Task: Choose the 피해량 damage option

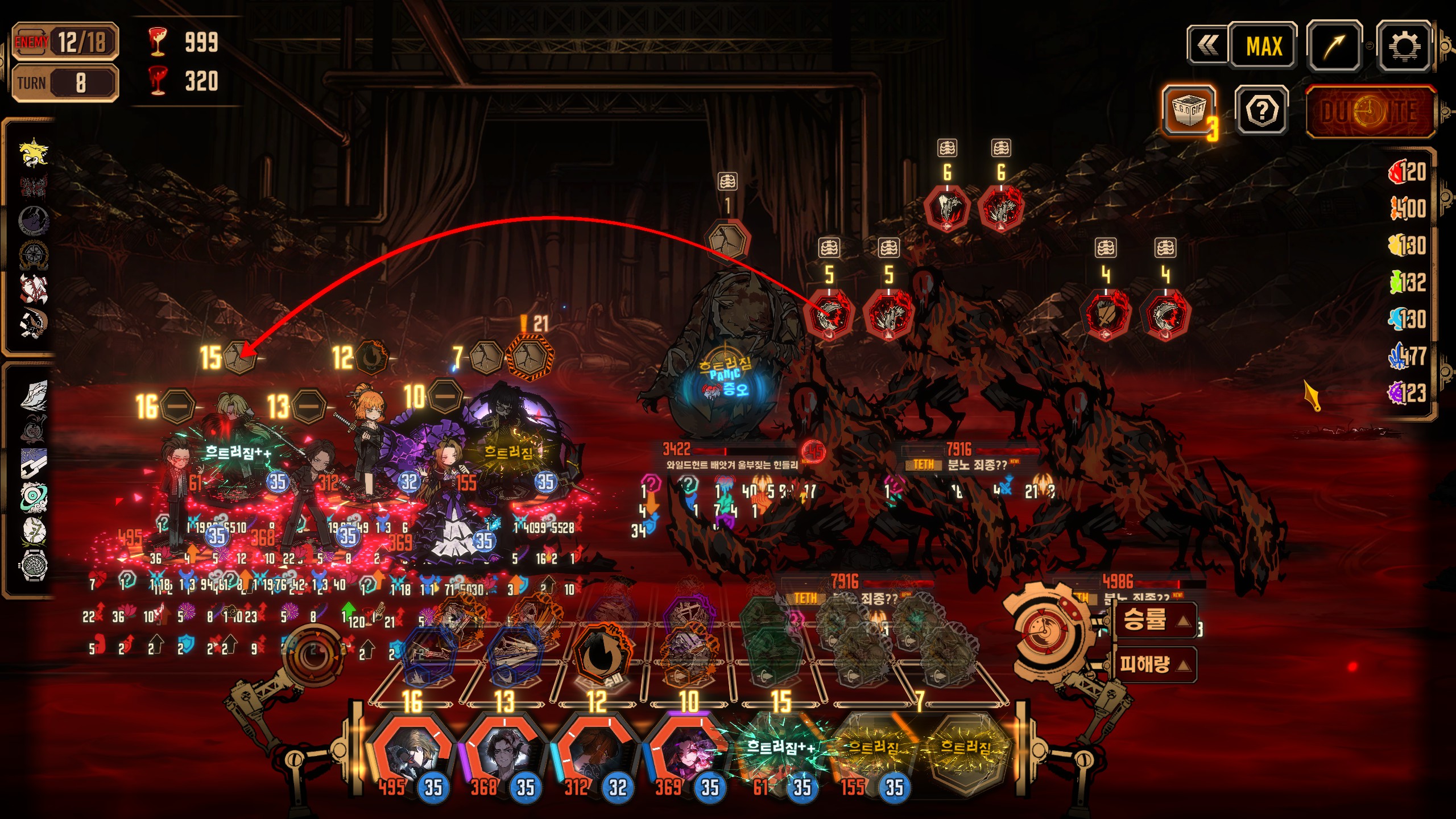Action: click(1153, 664)
